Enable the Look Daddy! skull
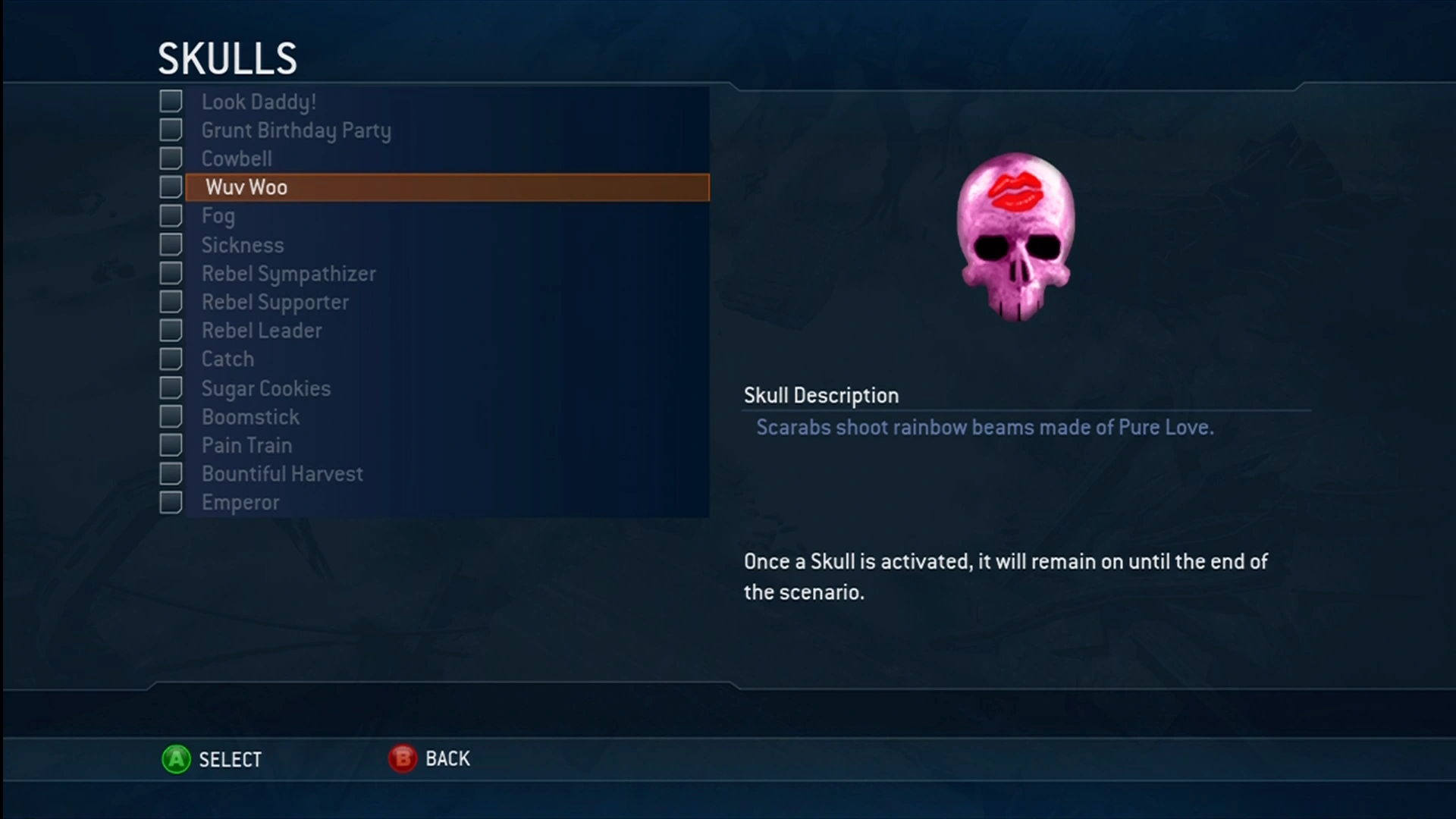The image size is (1456, 819). click(x=170, y=101)
